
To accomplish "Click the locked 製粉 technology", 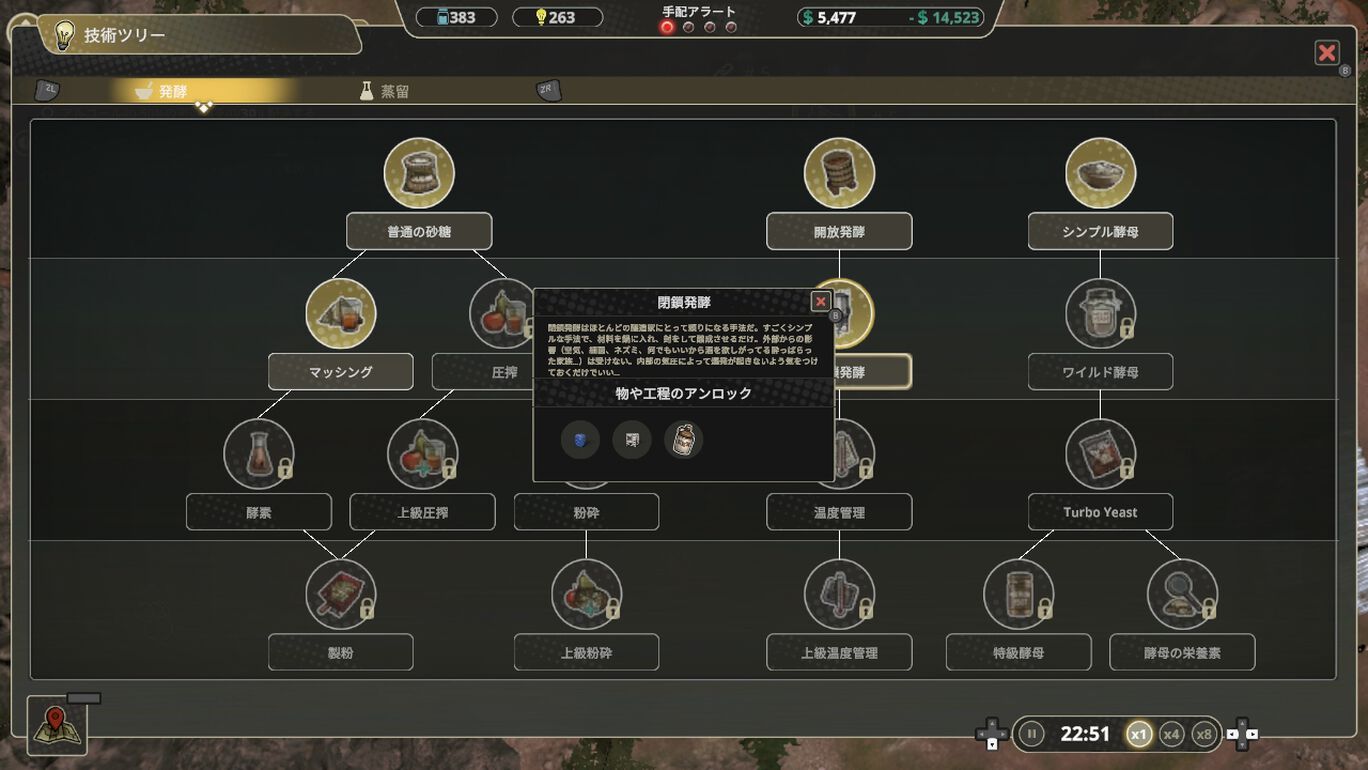I will tap(340, 652).
